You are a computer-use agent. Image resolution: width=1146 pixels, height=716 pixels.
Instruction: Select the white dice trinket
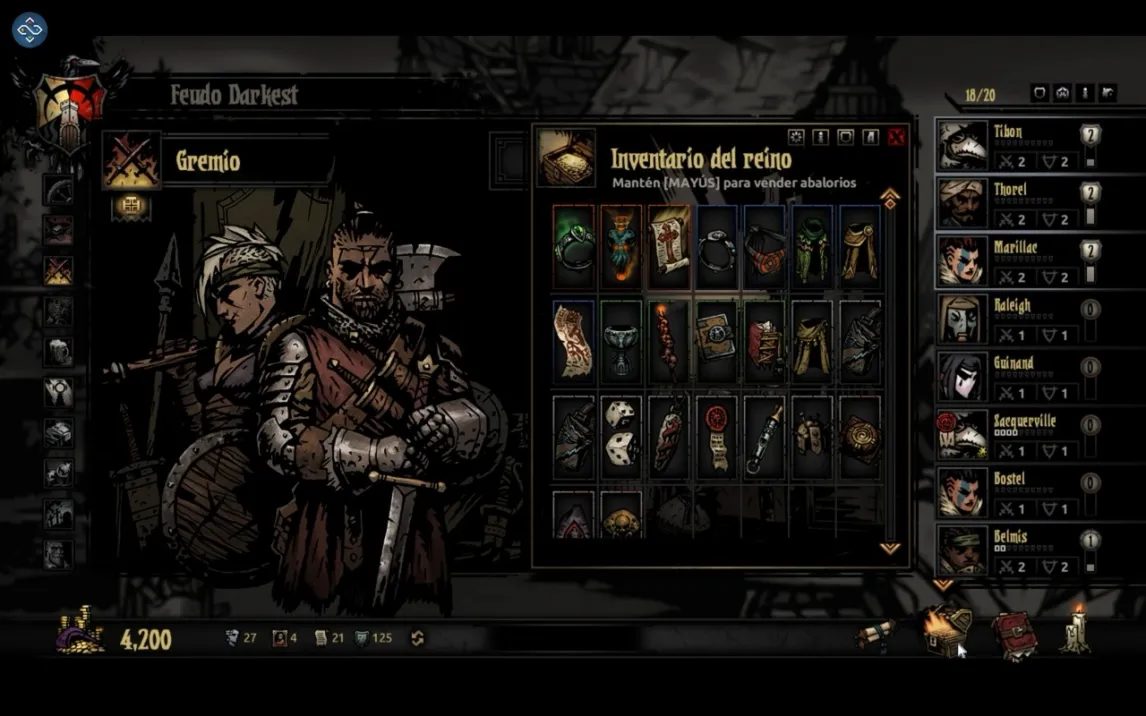pyautogui.click(x=621, y=436)
